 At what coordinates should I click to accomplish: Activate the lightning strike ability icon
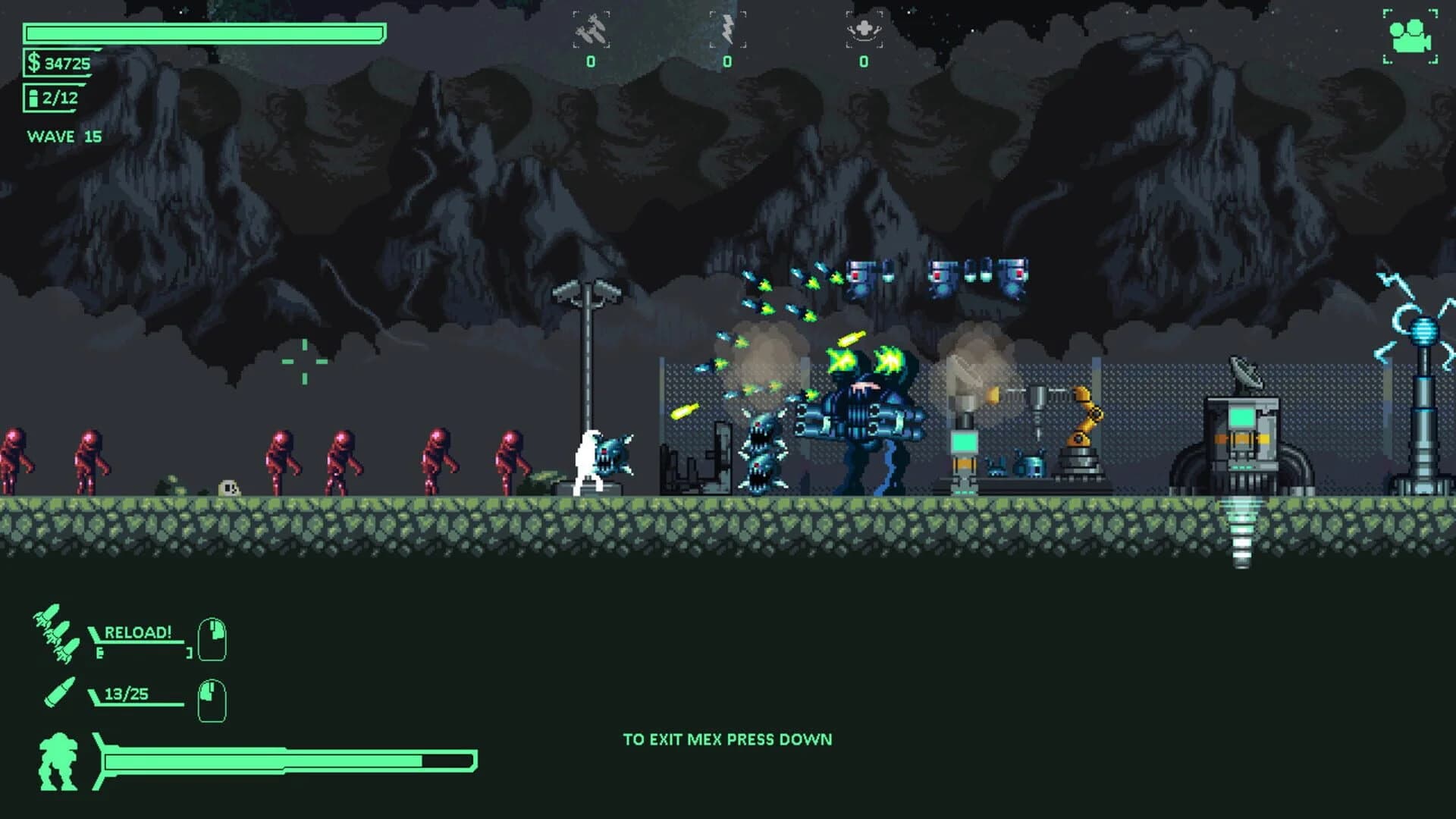[728, 25]
